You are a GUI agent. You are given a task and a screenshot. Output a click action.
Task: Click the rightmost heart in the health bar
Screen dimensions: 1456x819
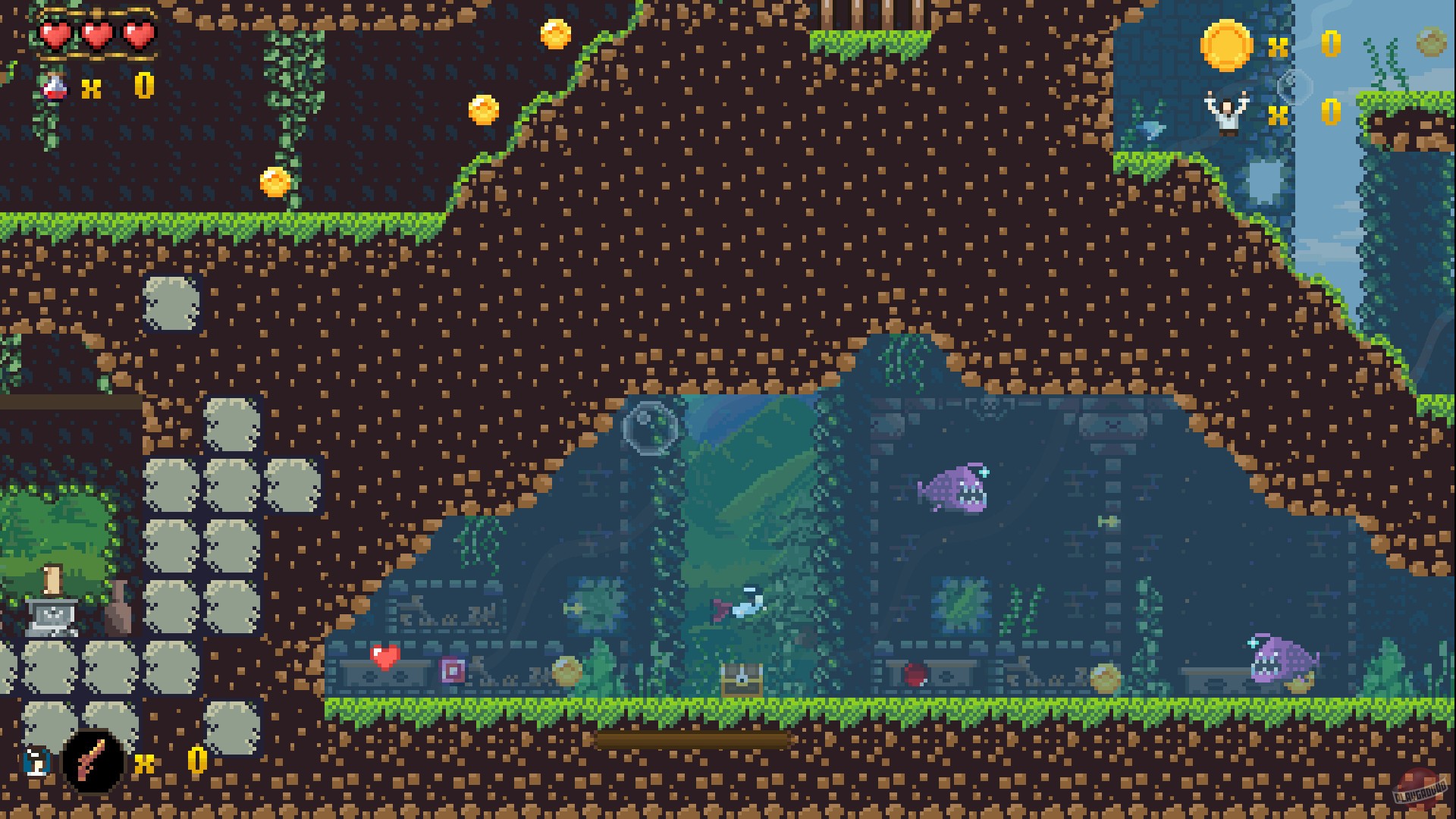tap(136, 36)
